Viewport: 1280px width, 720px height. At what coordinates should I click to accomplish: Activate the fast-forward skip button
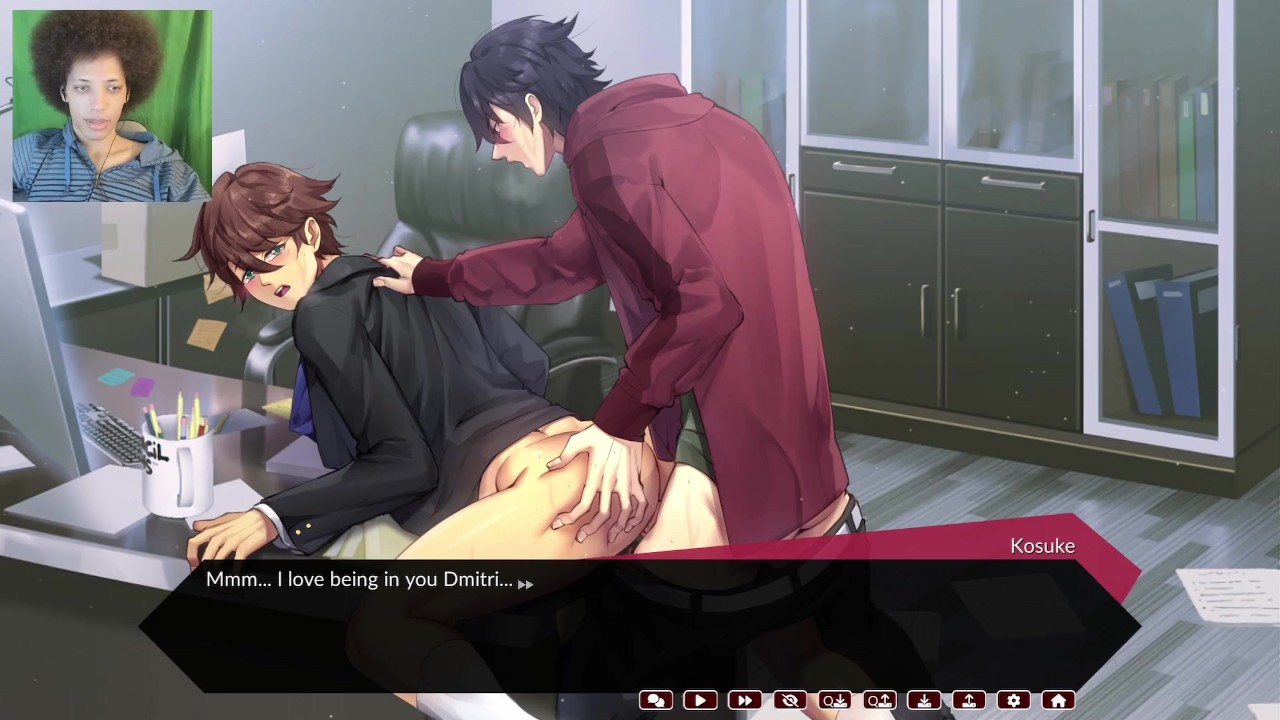(x=745, y=701)
